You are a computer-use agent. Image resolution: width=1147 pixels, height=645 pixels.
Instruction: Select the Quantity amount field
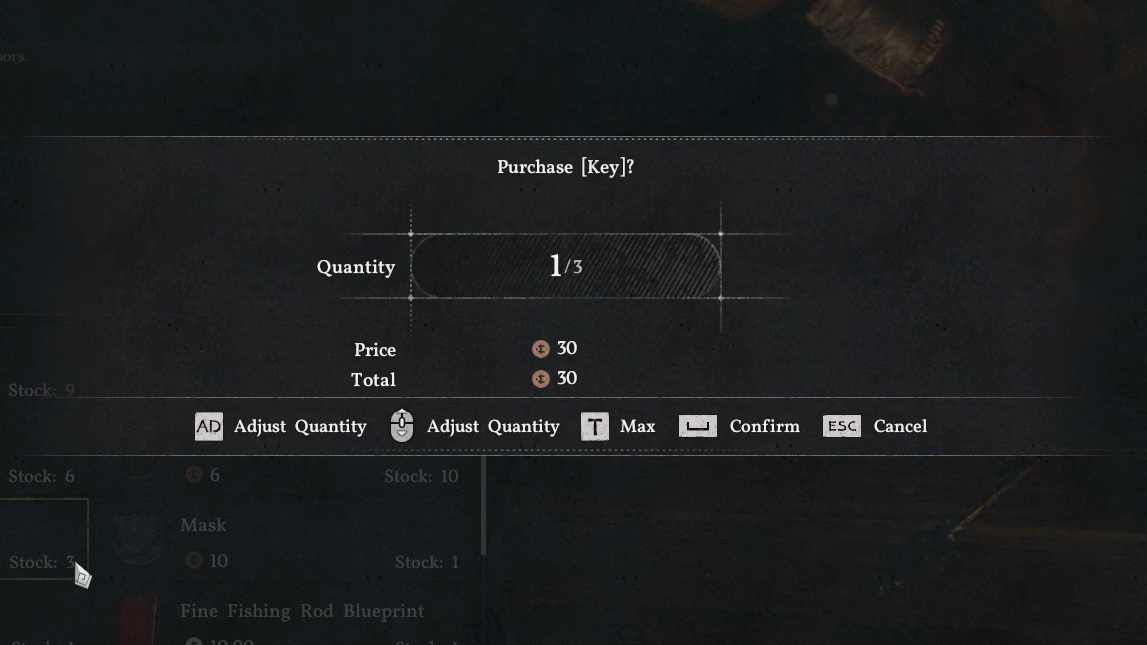565,266
